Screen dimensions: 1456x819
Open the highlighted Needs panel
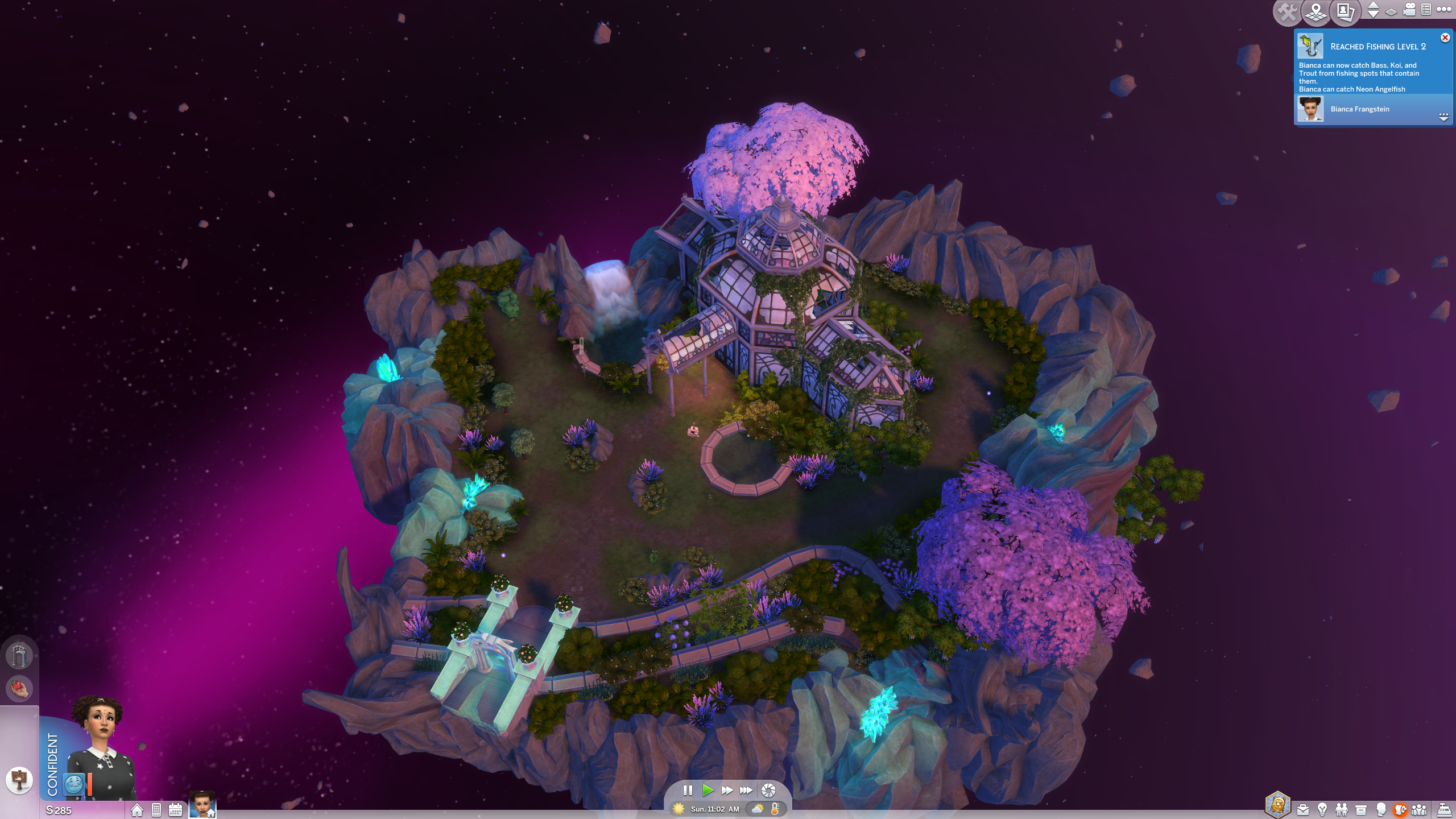point(1400,810)
